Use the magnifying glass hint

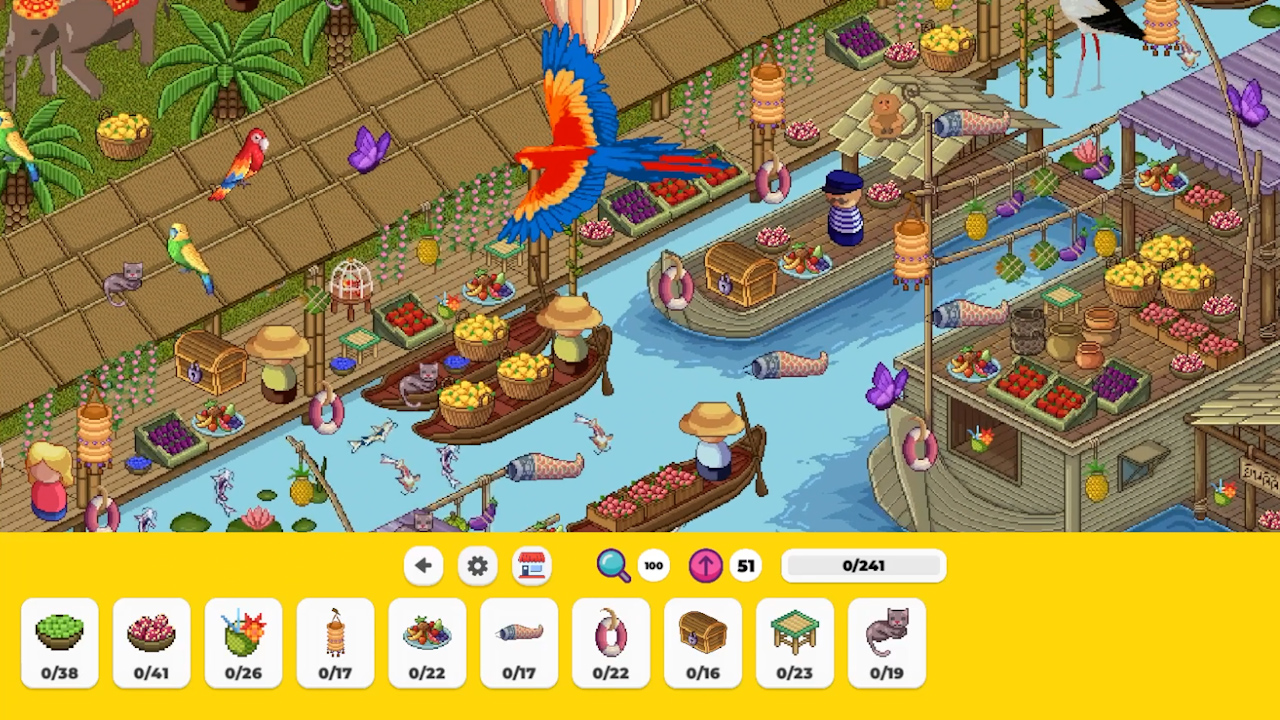pyautogui.click(x=615, y=566)
